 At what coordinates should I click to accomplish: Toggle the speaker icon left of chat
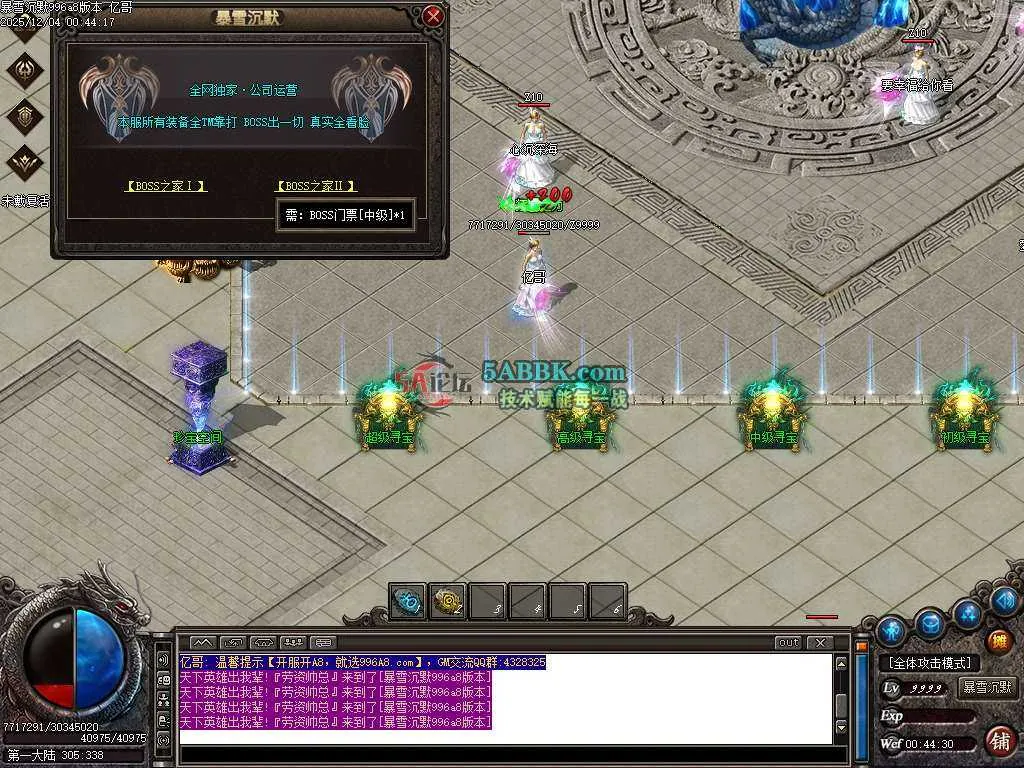[x=163, y=661]
